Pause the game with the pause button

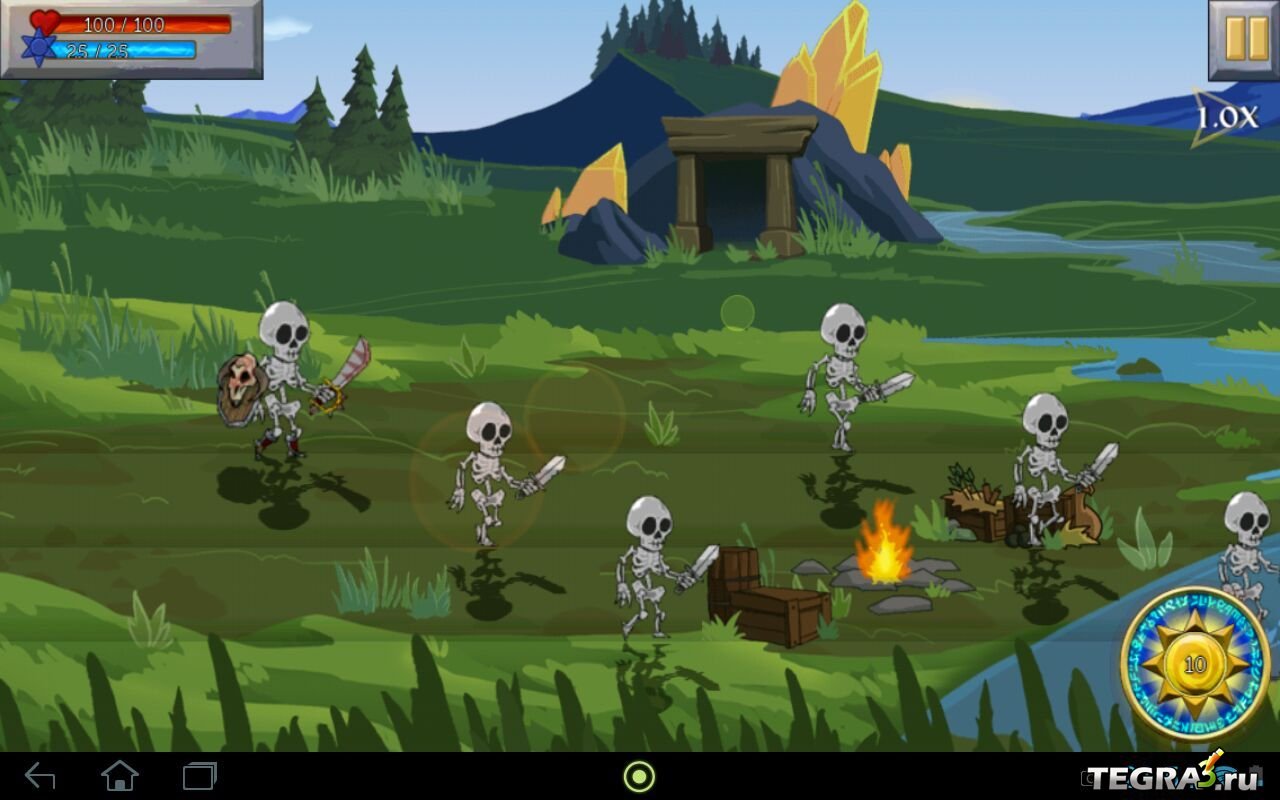(1244, 39)
